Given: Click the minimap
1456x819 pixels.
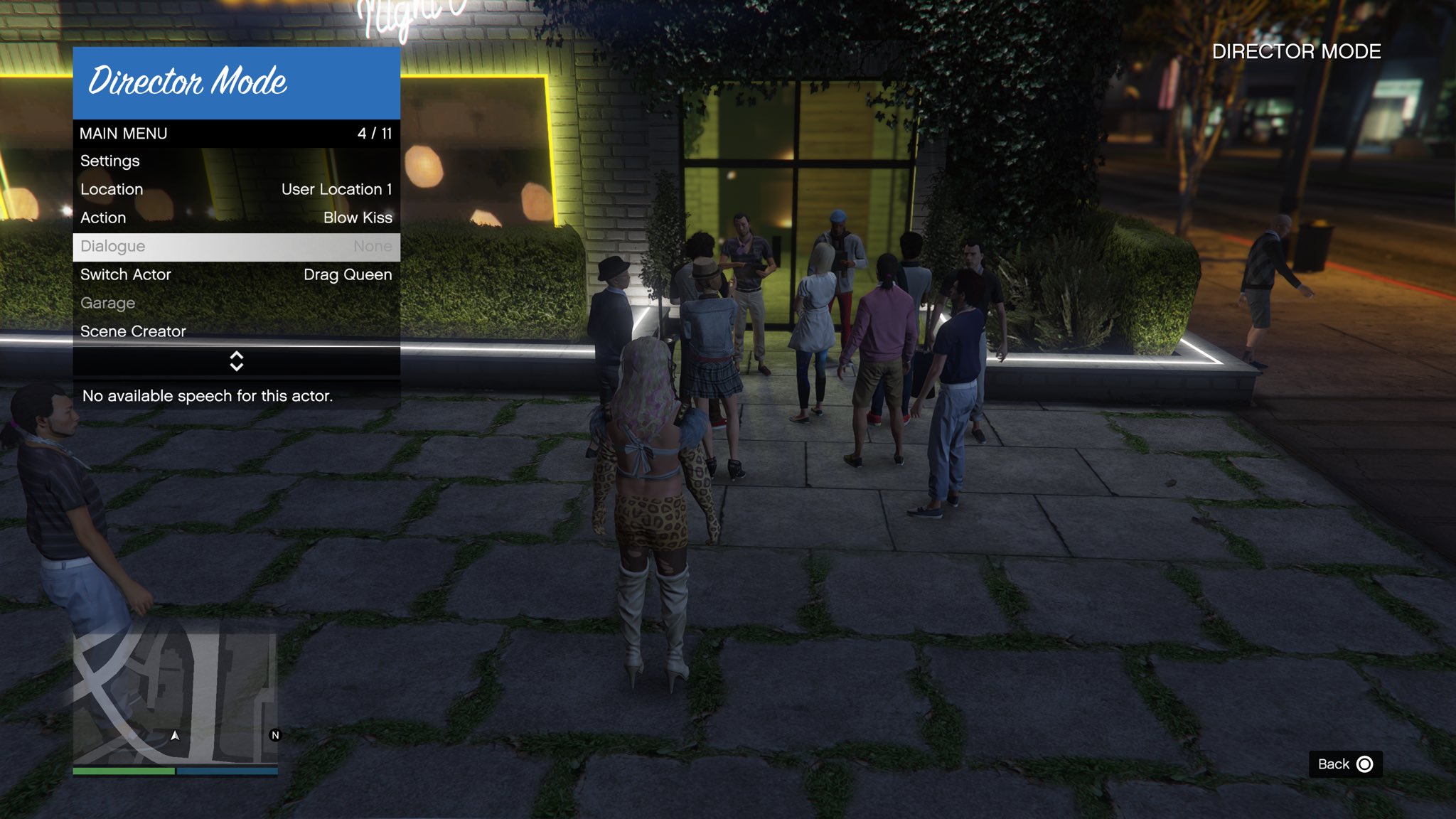Looking at the screenshot, I should coord(175,699).
